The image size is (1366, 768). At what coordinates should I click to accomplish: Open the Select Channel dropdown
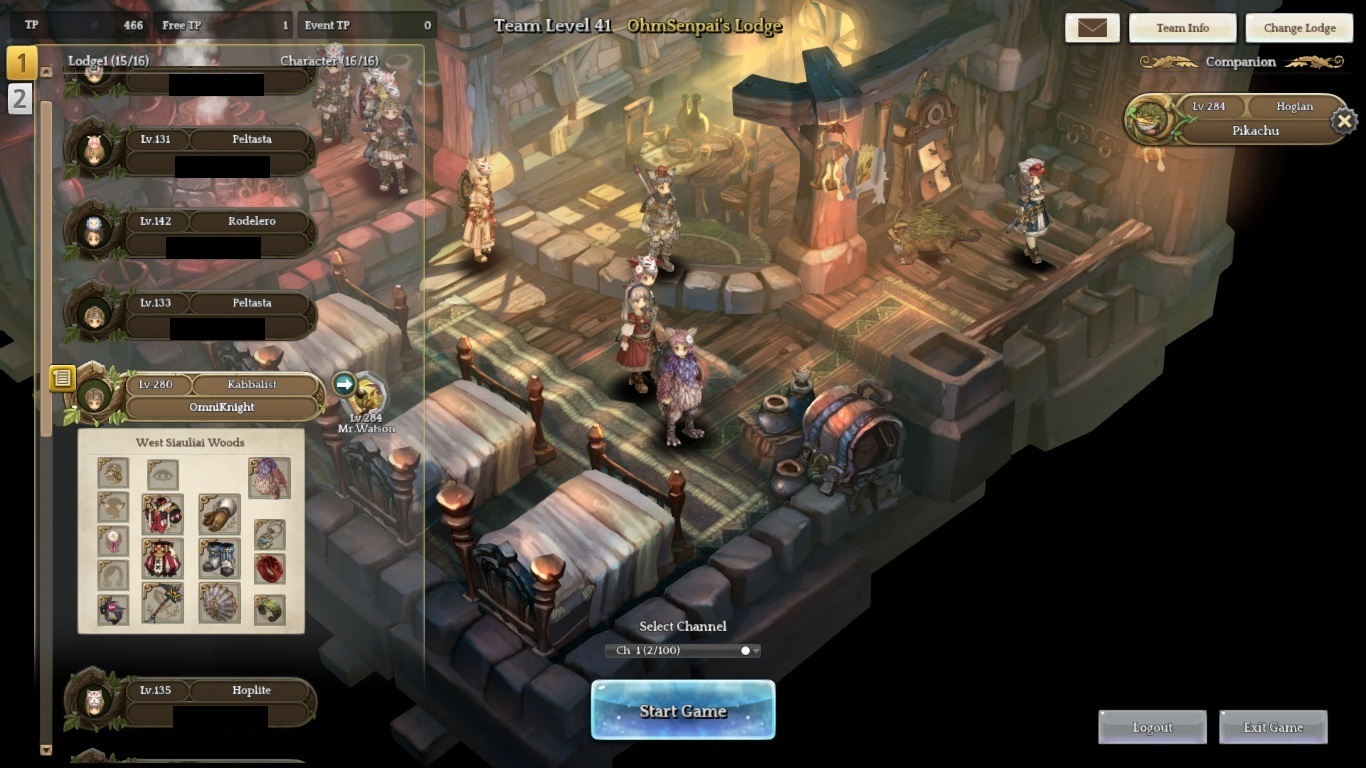pos(683,650)
